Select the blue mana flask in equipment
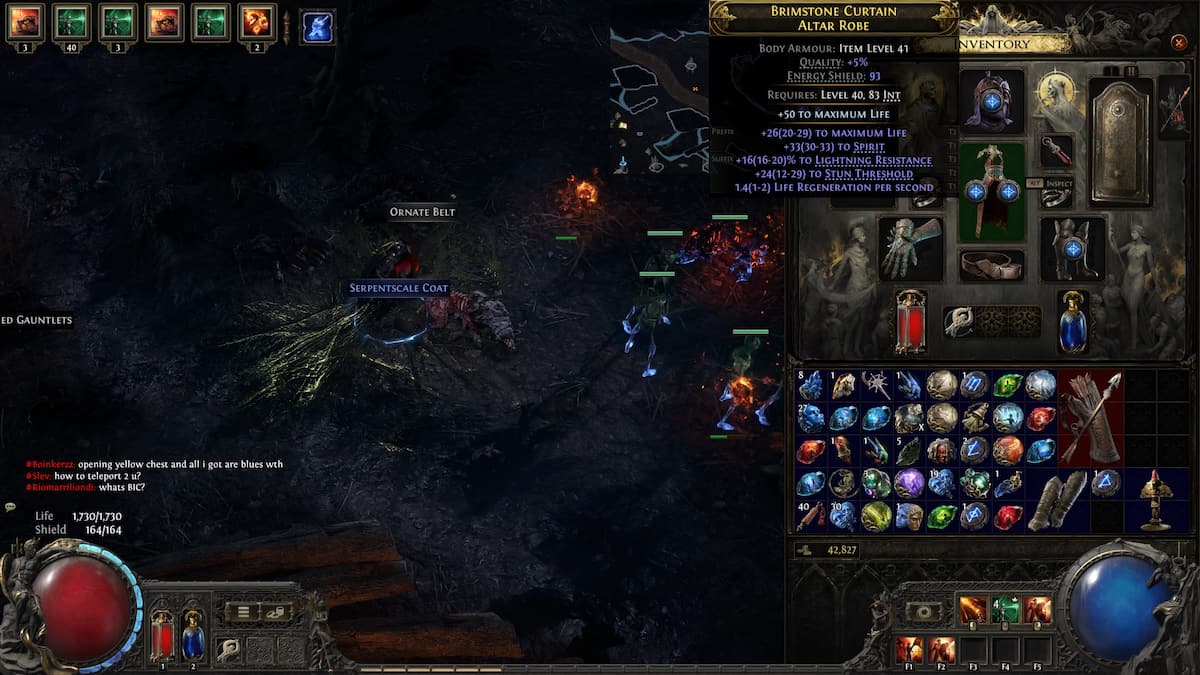 (1074, 322)
